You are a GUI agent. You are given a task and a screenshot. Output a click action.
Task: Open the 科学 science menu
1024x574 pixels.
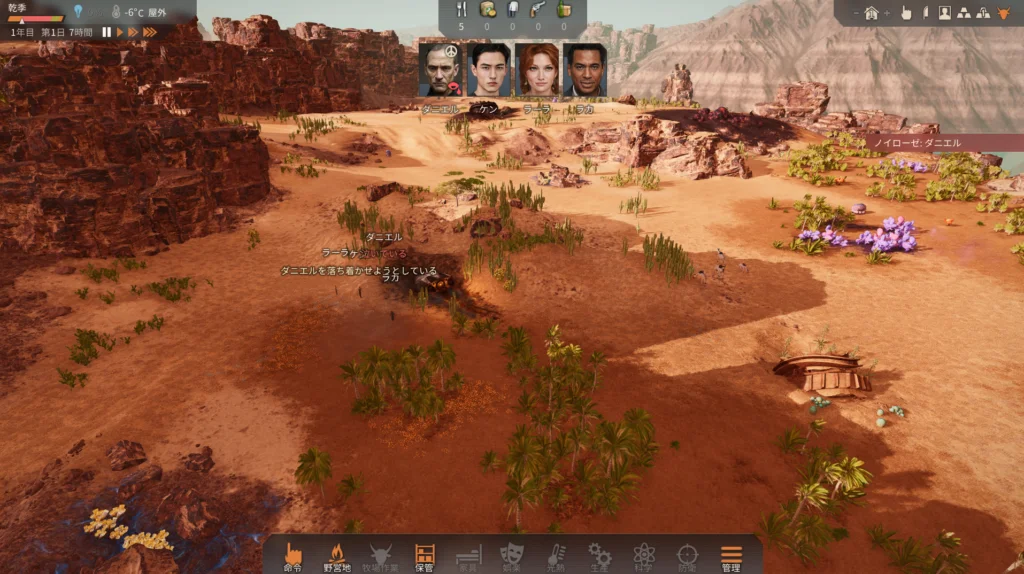pos(643,554)
